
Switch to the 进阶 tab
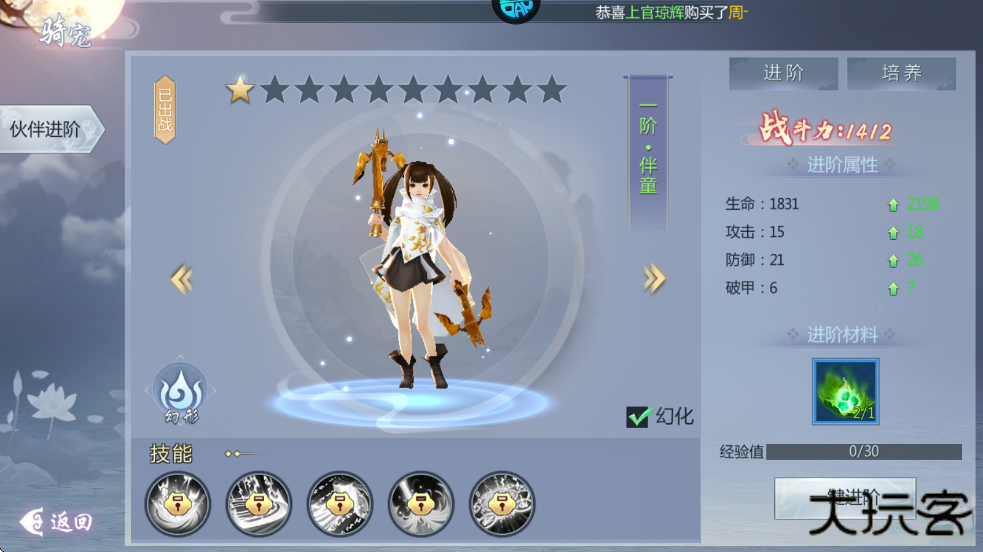click(x=782, y=73)
